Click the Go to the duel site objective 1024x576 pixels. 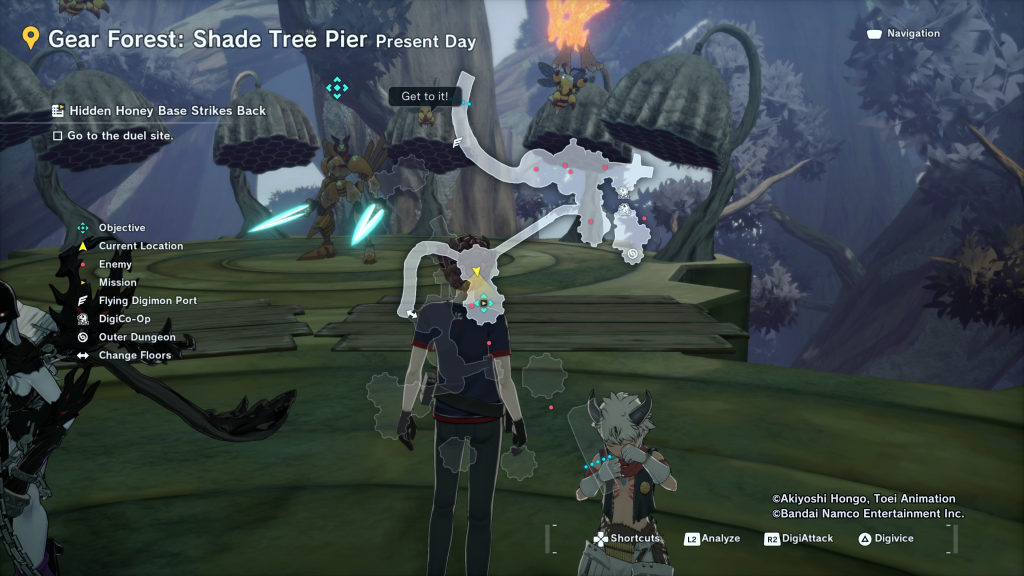tap(119, 135)
